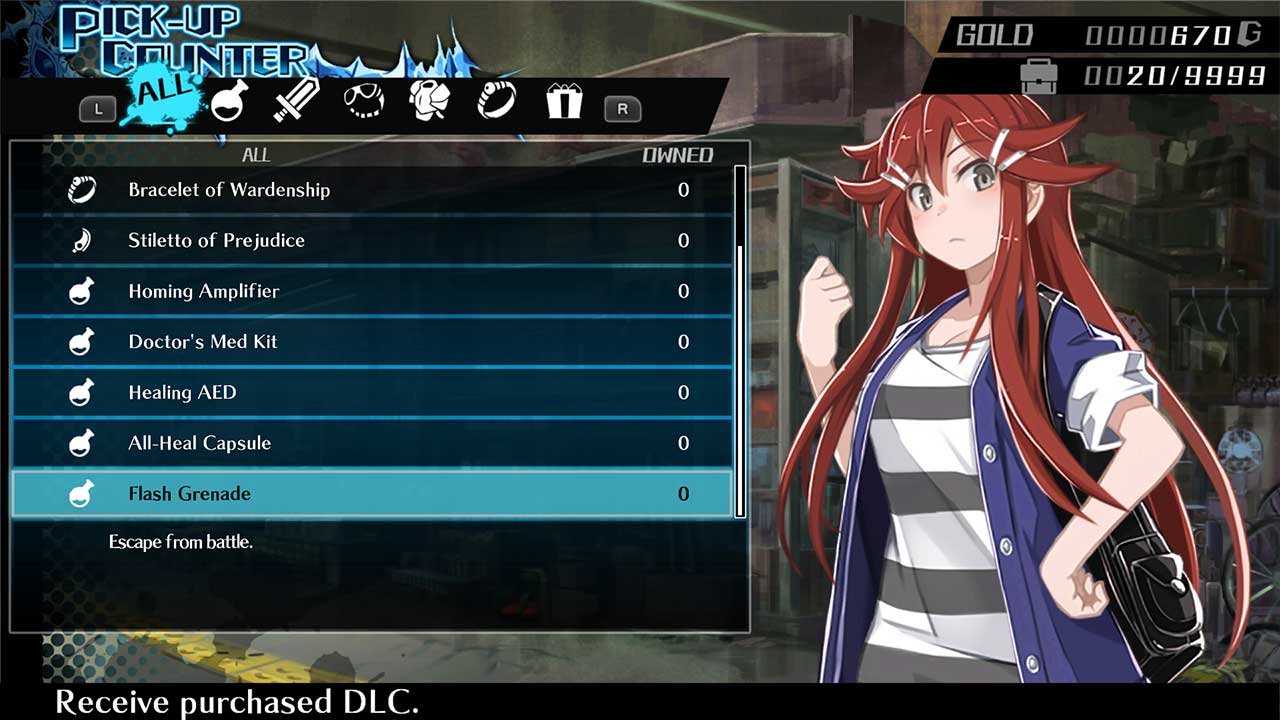Select the bracelet icon beside Bracelet of Wardenship
This screenshot has width=1280, height=720.
point(81,189)
